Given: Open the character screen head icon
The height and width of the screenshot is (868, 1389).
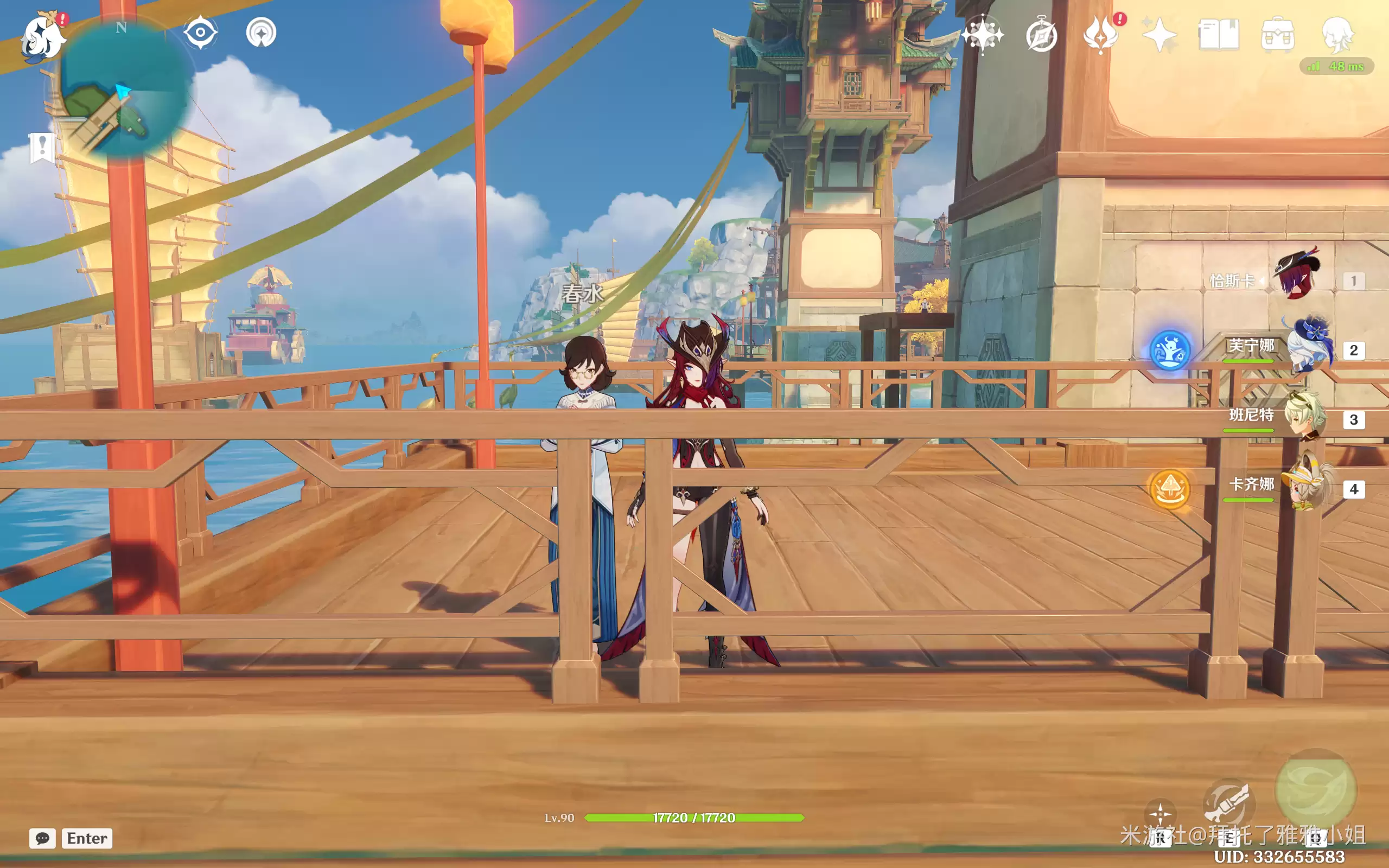Looking at the screenshot, I should point(1337,36).
